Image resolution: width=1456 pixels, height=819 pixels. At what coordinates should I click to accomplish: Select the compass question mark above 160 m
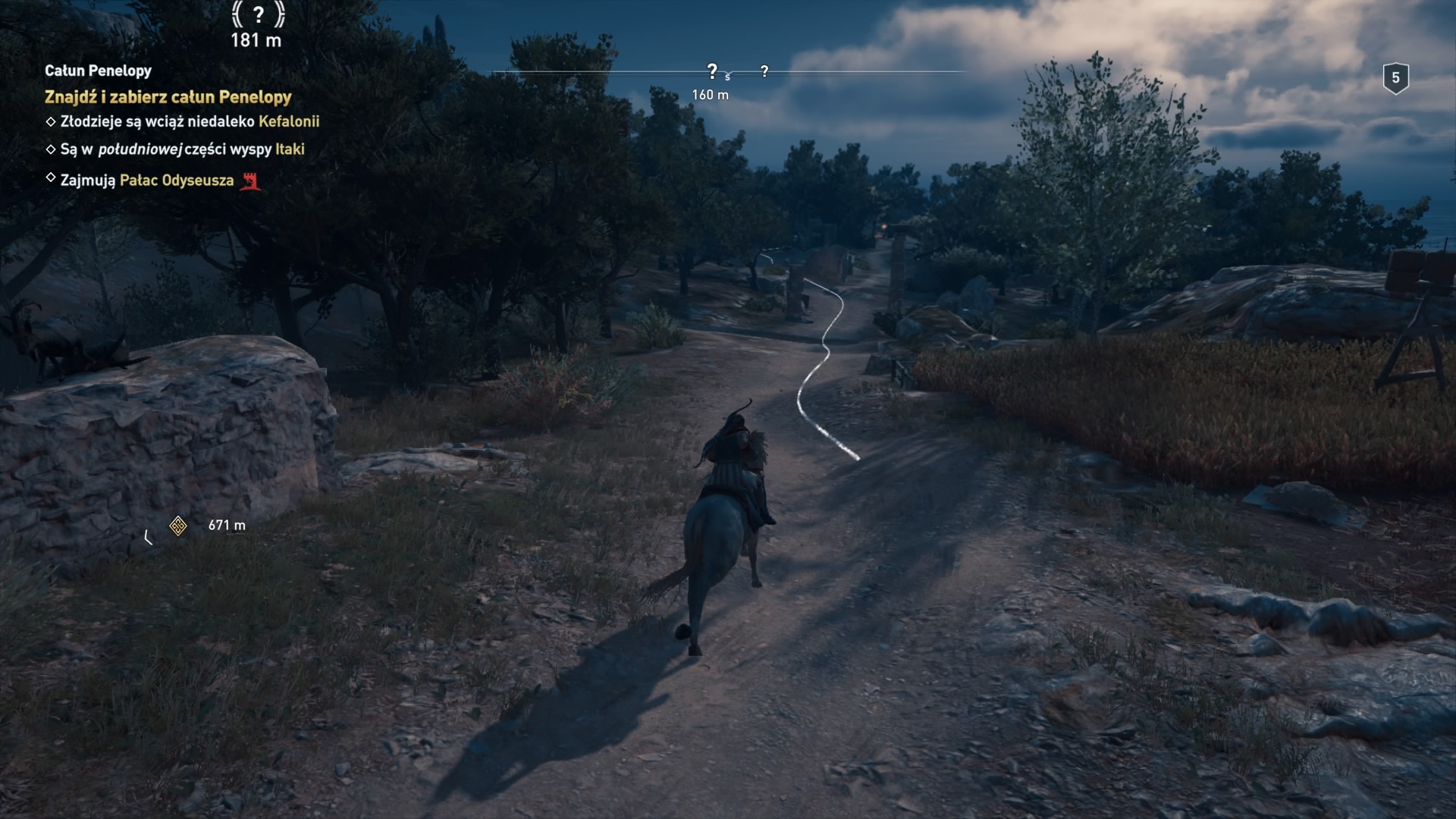coord(711,72)
